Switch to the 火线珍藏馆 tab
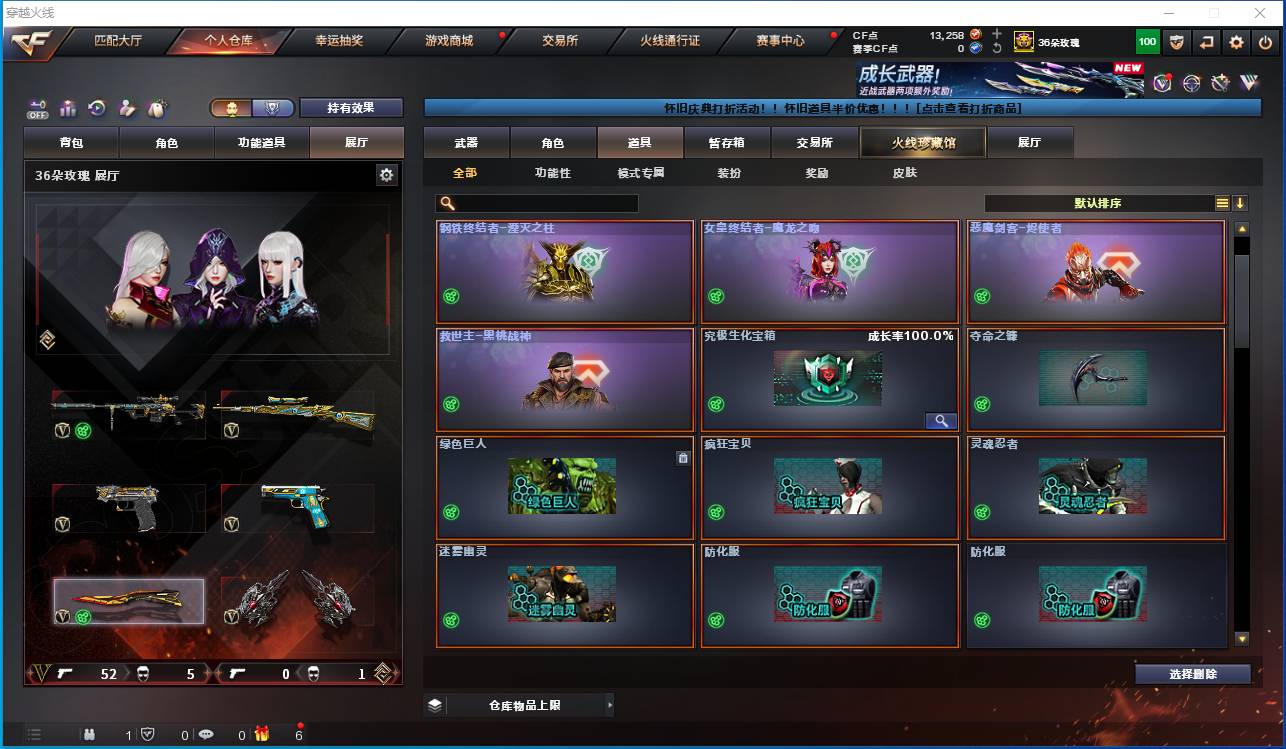Viewport: 1286px width, 749px height. coord(921,142)
